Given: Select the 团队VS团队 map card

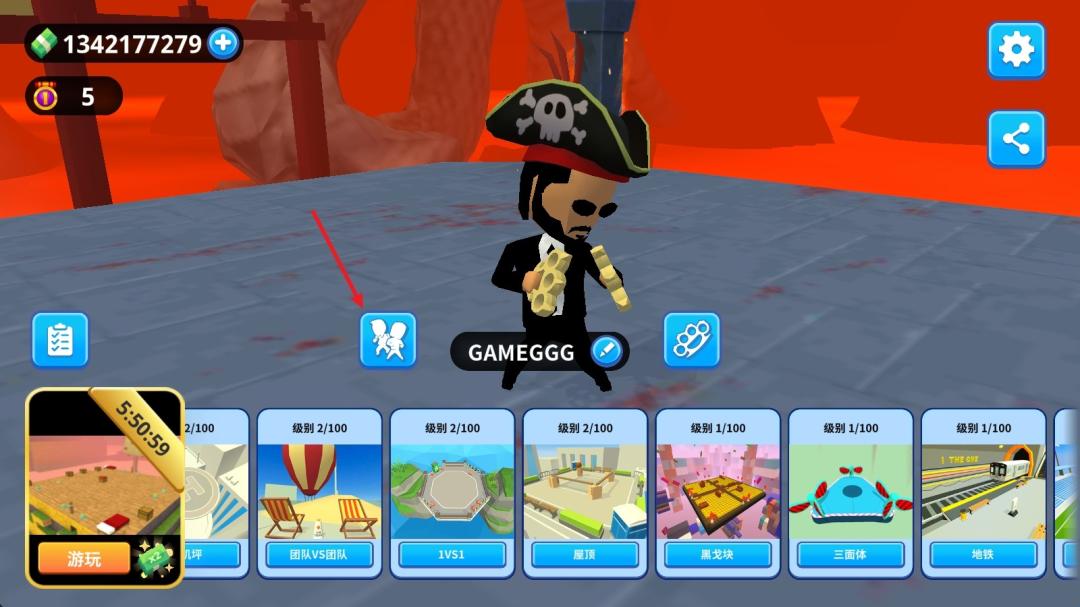Looking at the screenshot, I should coord(320,492).
